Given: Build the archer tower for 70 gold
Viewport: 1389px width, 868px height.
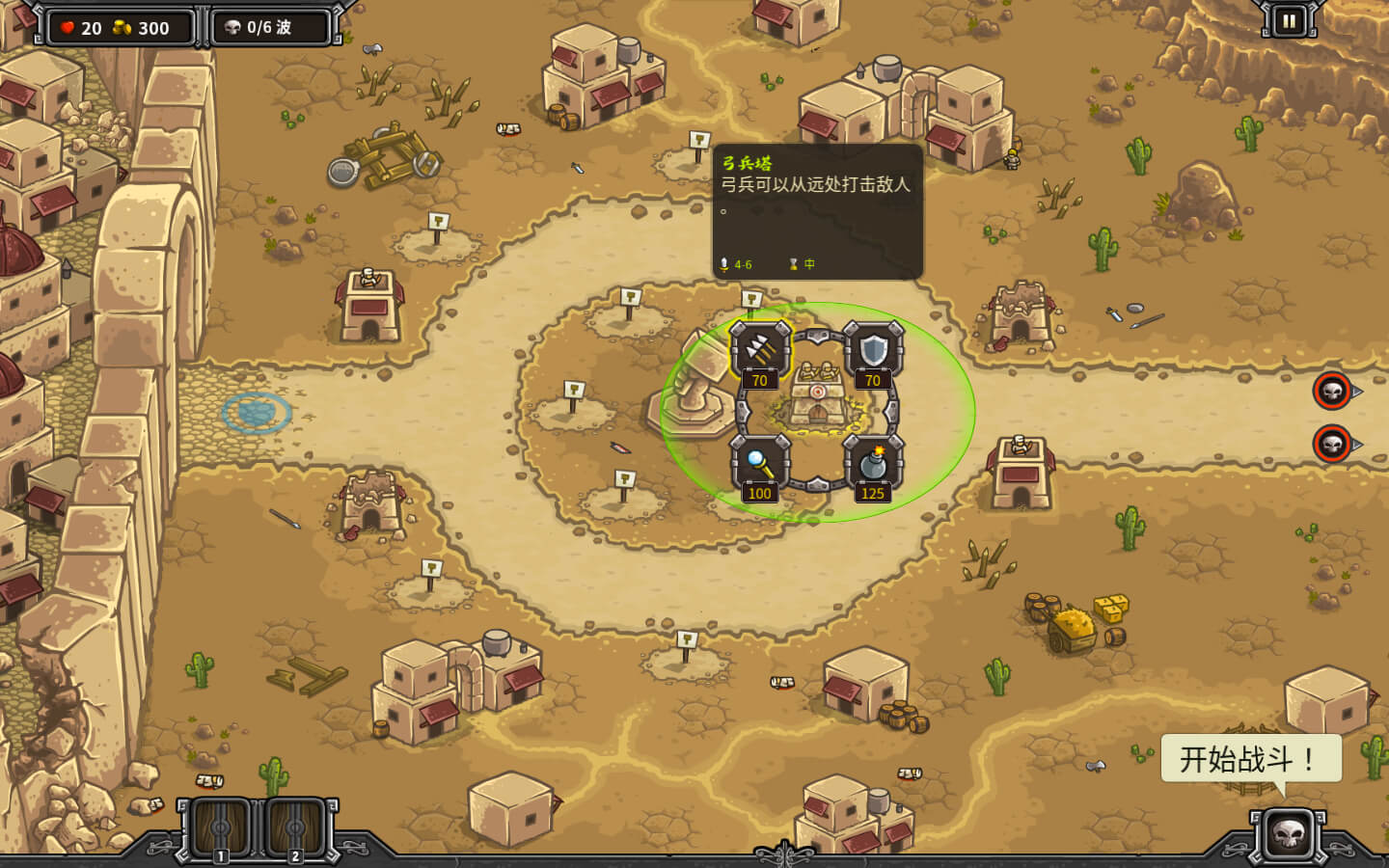Looking at the screenshot, I should [x=760, y=350].
